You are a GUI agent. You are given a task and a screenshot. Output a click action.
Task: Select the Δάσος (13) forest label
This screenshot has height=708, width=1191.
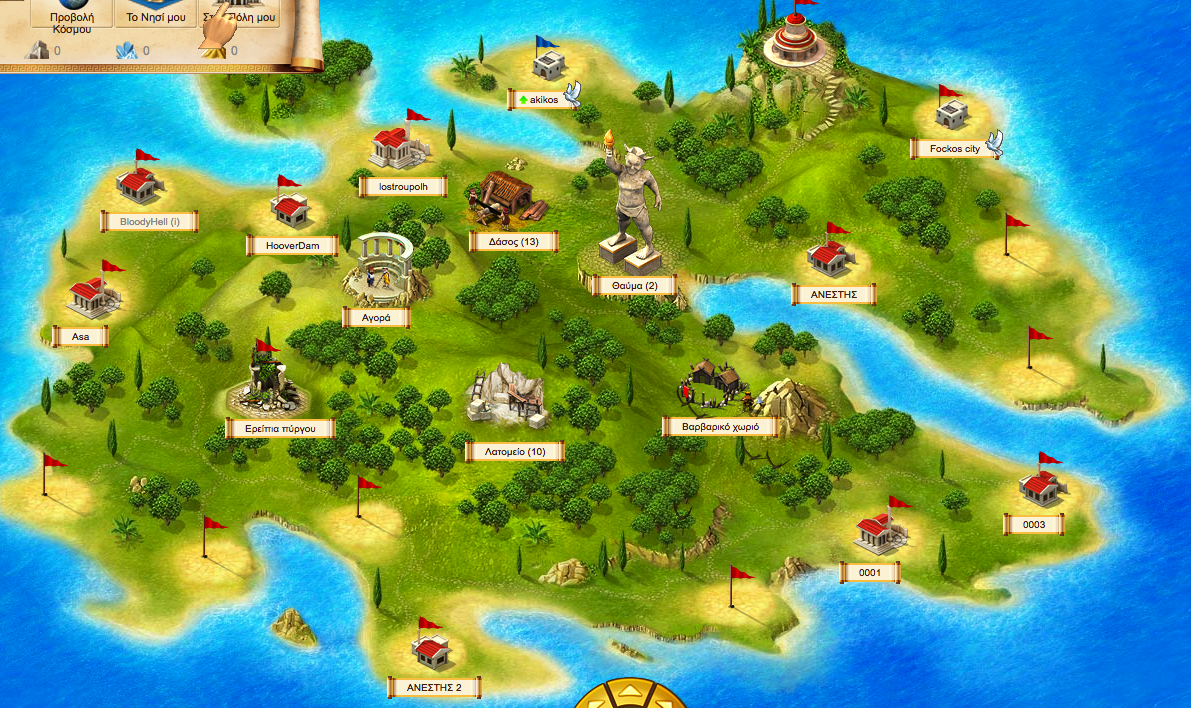pyautogui.click(x=514, y=241)
